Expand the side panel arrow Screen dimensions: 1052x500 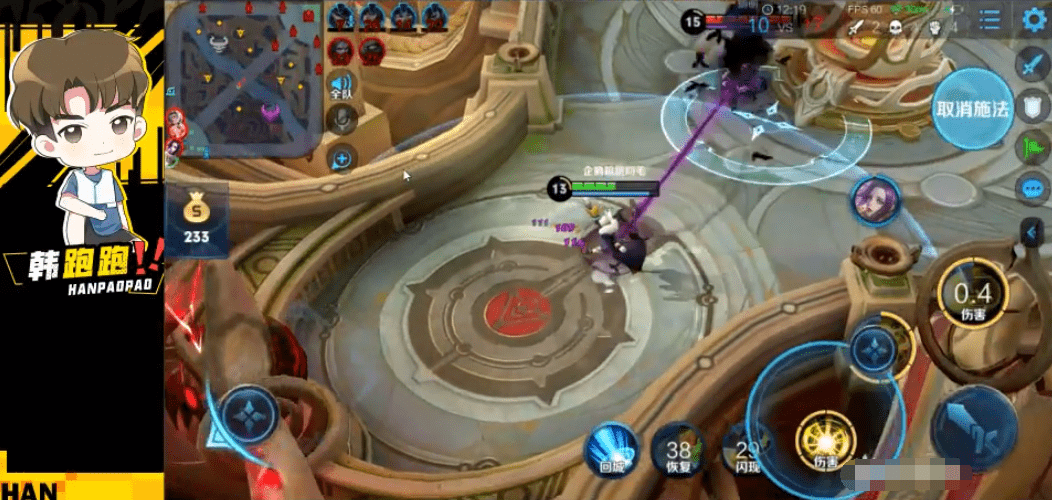pyautogui.click(x=1032, y=233)
